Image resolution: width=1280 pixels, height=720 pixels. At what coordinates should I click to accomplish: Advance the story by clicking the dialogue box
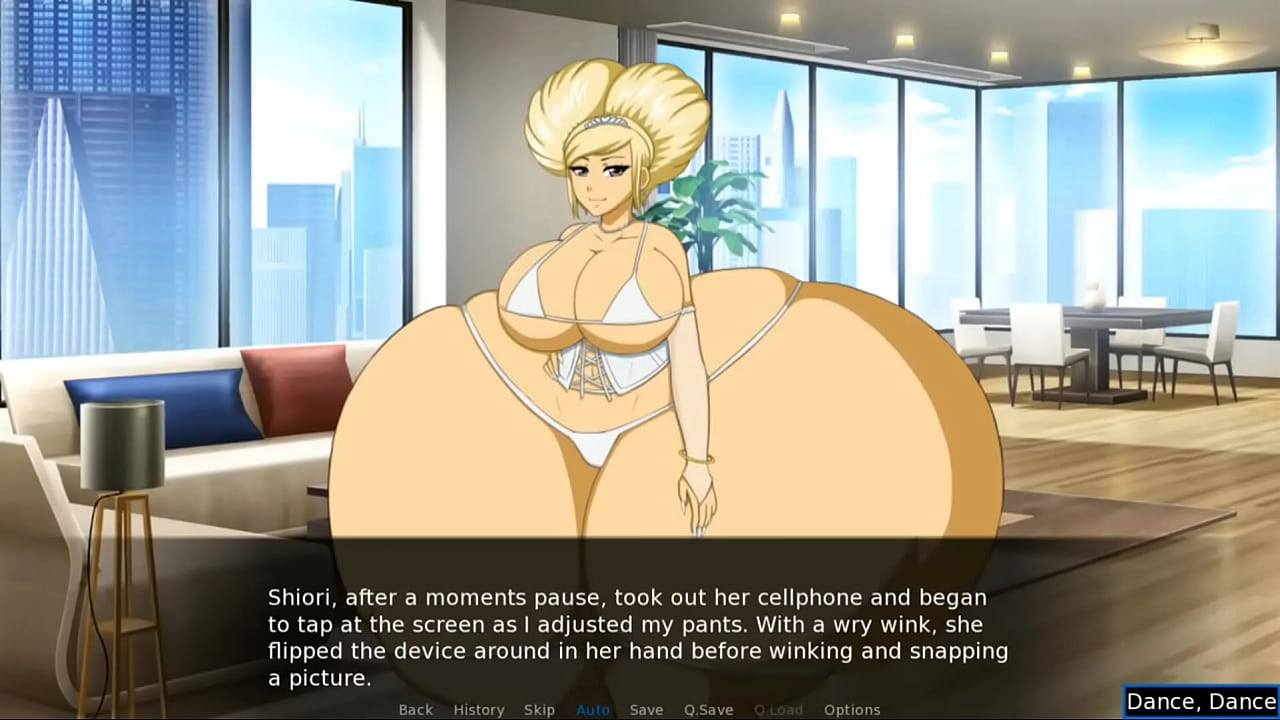pos(640,625)
